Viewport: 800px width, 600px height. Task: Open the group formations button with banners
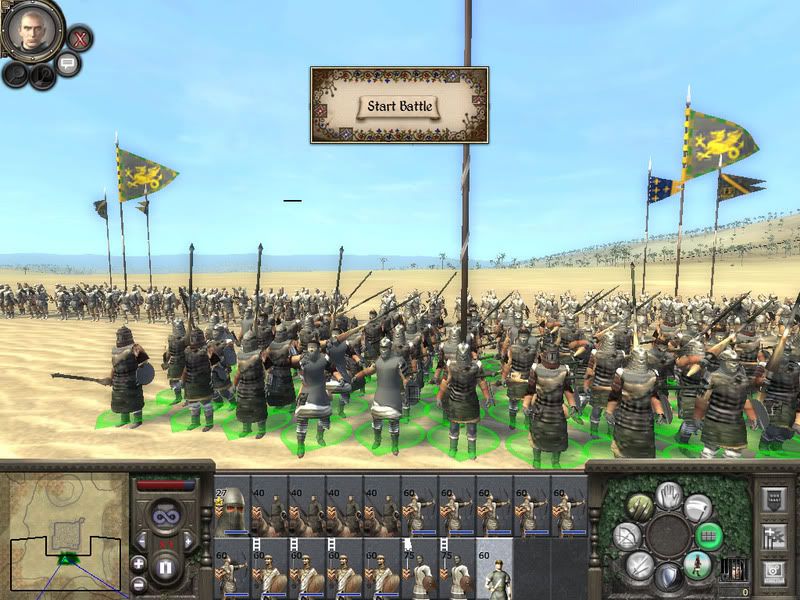click(774, 535)
